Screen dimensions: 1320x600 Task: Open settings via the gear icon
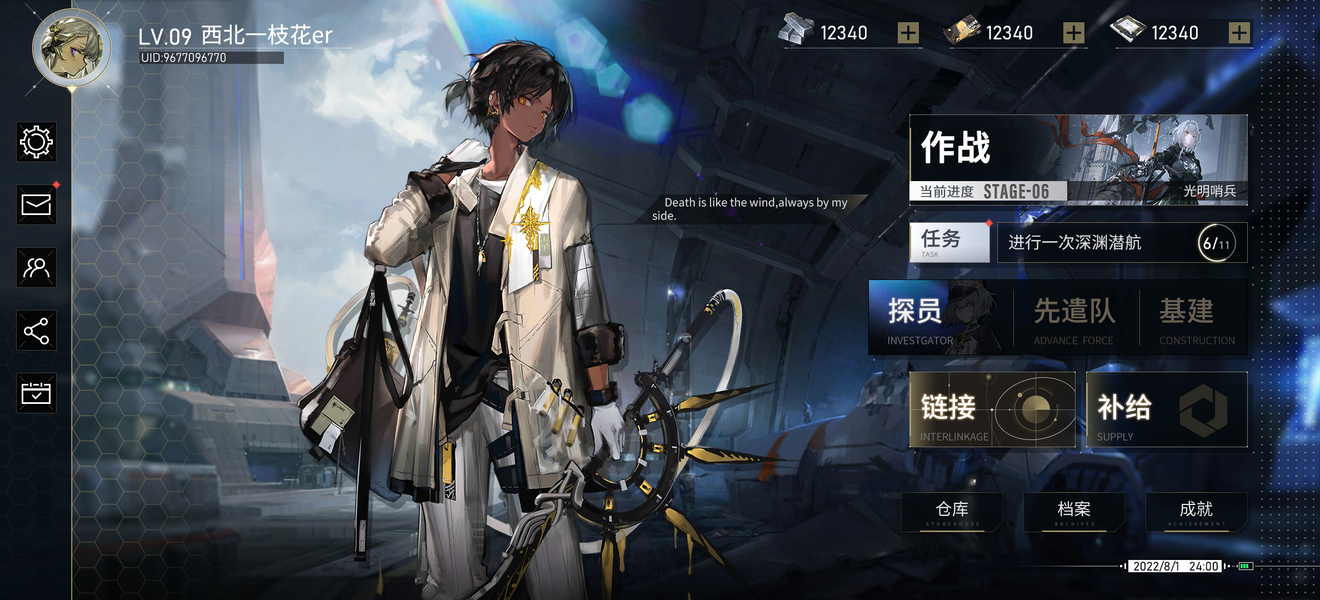coord(37,142)
